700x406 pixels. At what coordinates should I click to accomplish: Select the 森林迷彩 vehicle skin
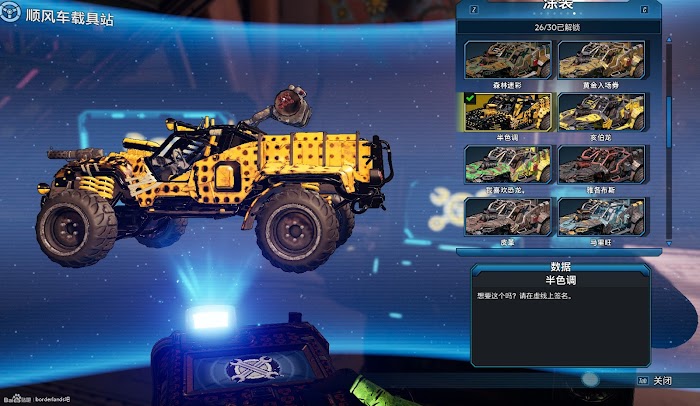click(x=509, y=60)
